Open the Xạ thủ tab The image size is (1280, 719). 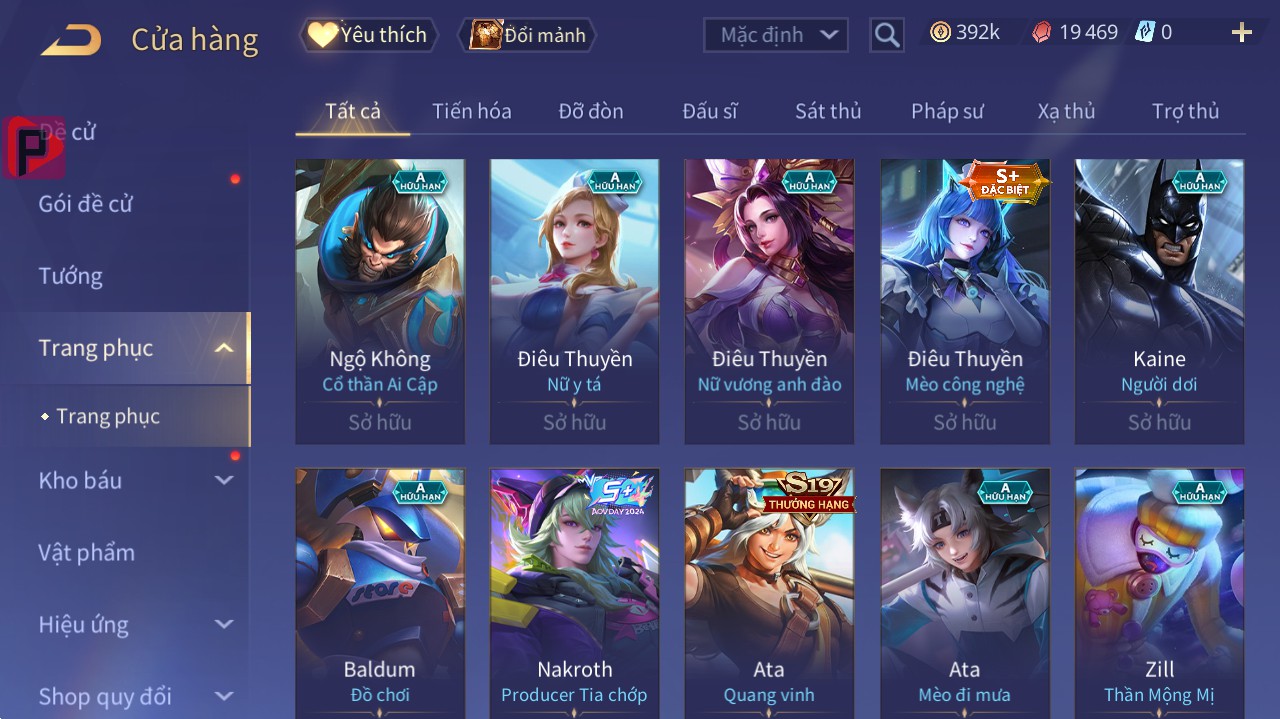point(1066,111)
